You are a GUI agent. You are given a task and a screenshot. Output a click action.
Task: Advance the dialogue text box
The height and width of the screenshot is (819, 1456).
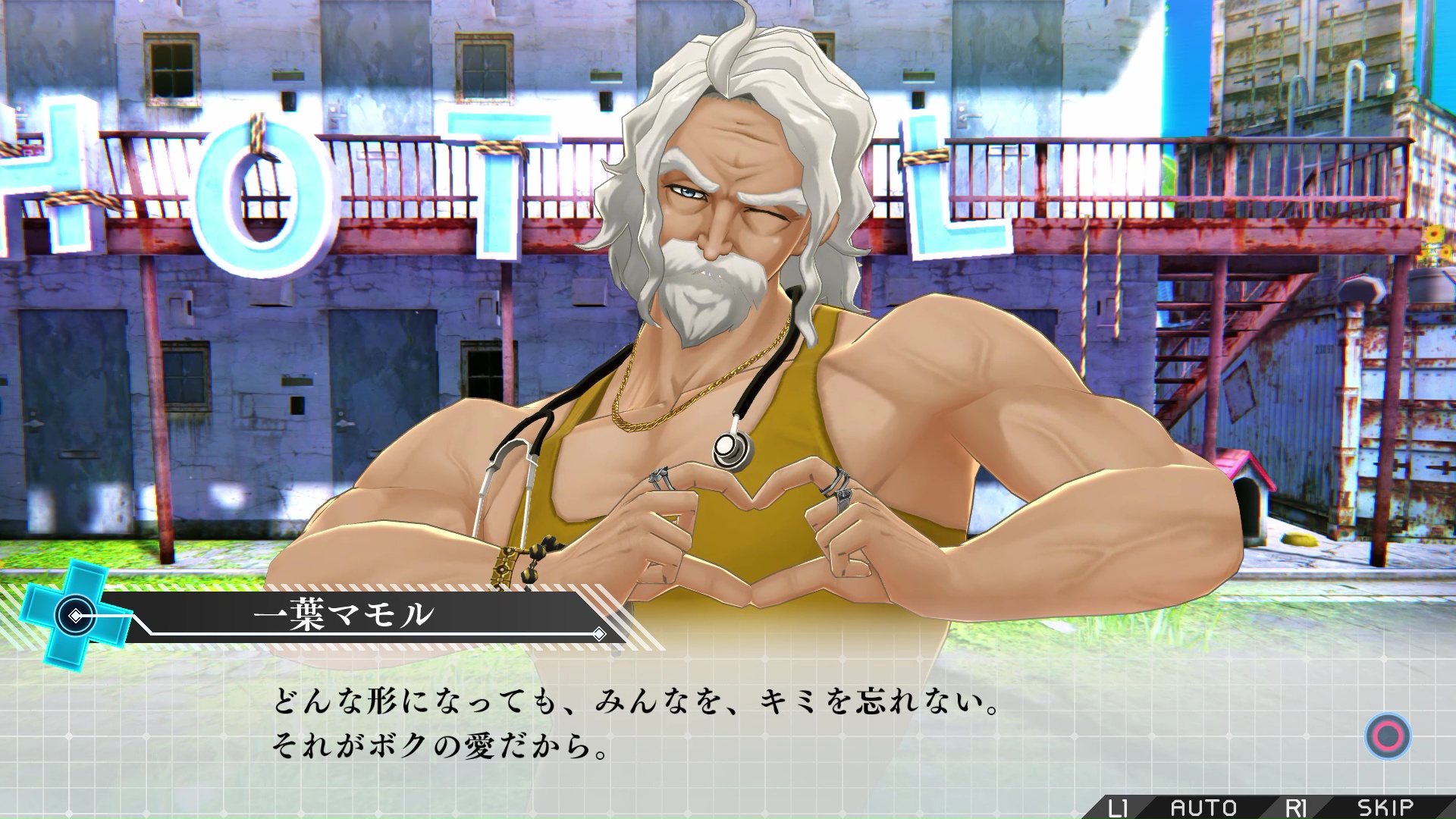pyautogui.click(x=1388, y=736)
